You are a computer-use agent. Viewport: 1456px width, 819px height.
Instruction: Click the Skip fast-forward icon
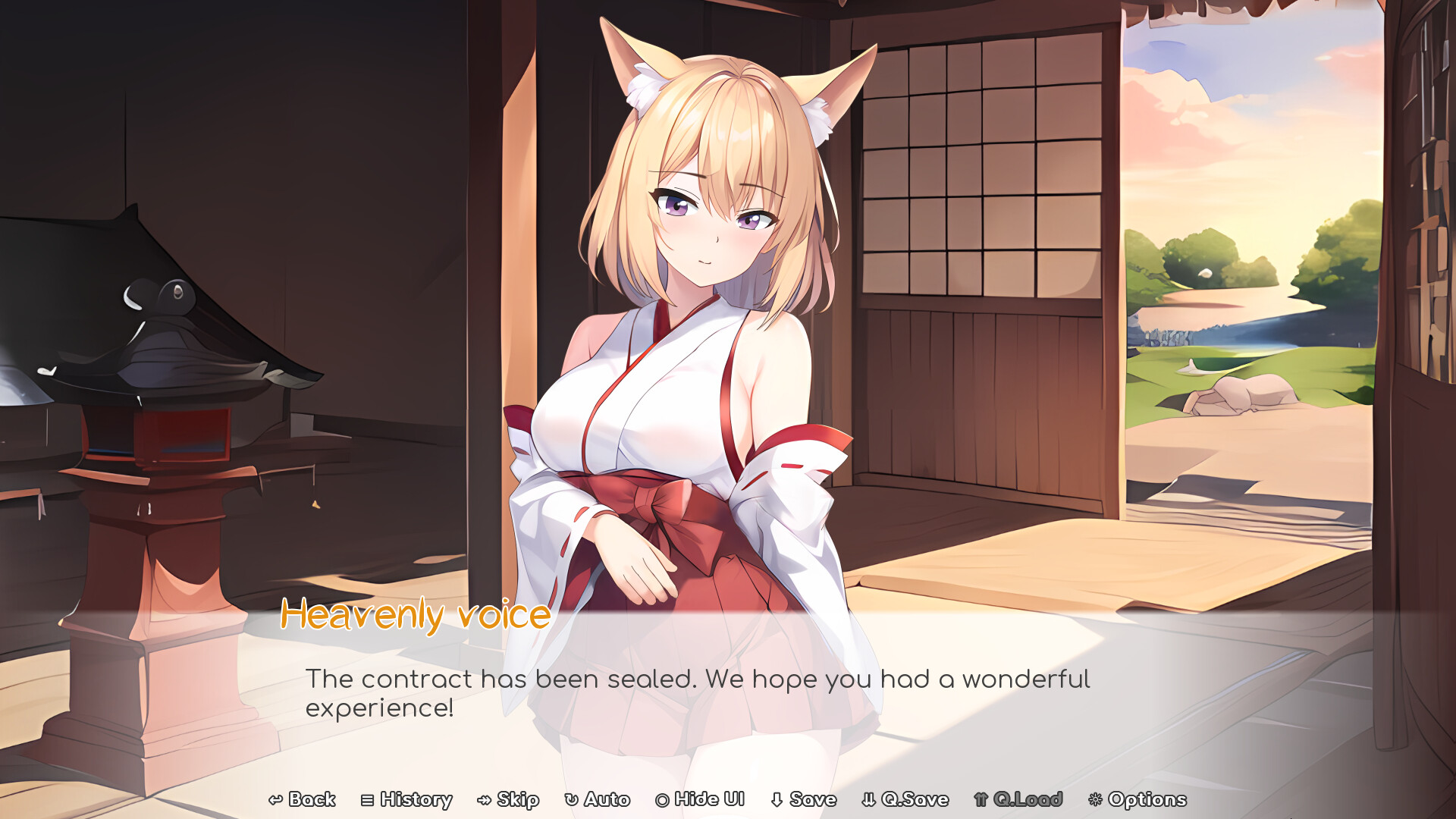point(485,799)
